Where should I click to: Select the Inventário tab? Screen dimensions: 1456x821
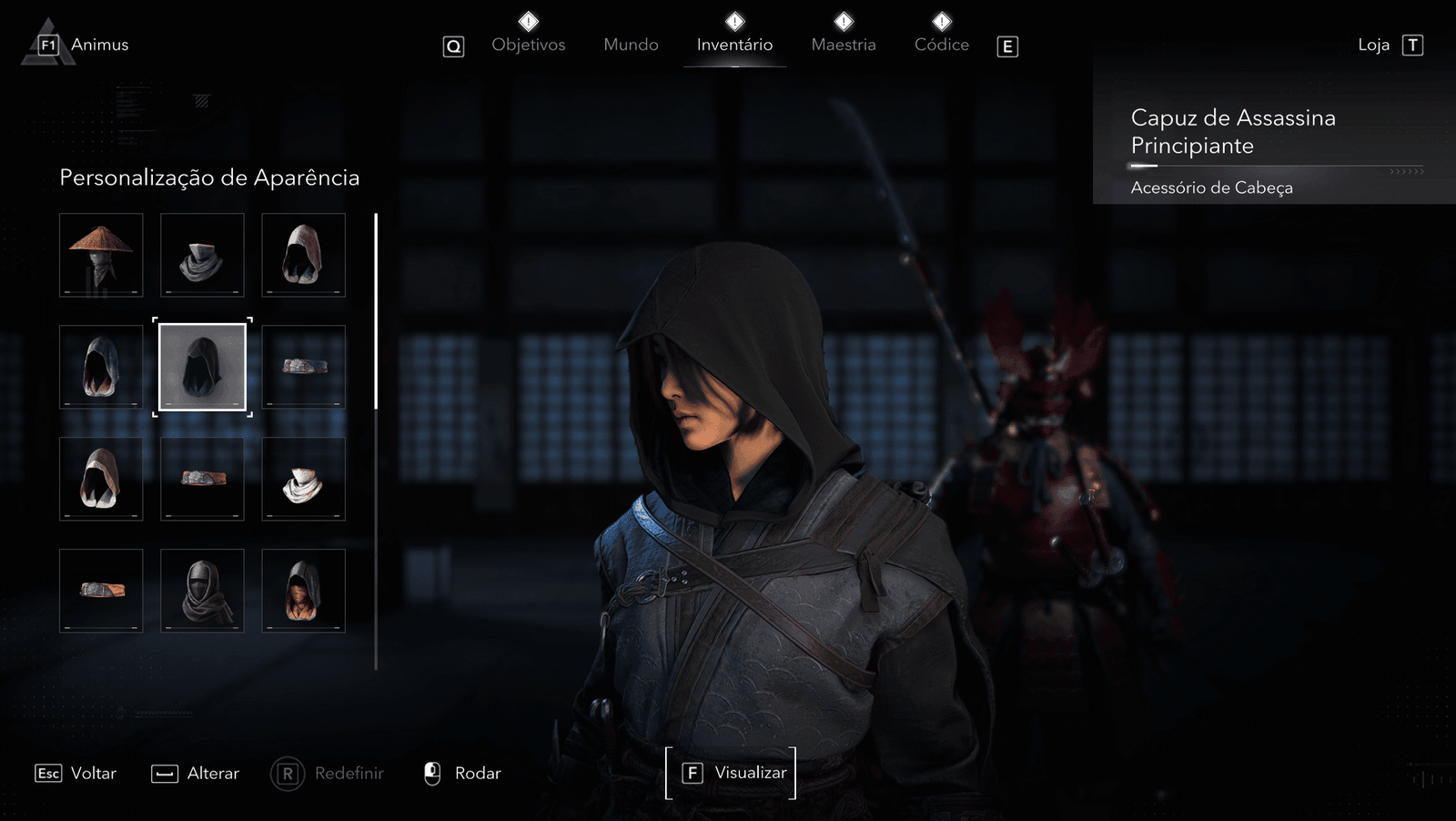pos(734,45)
